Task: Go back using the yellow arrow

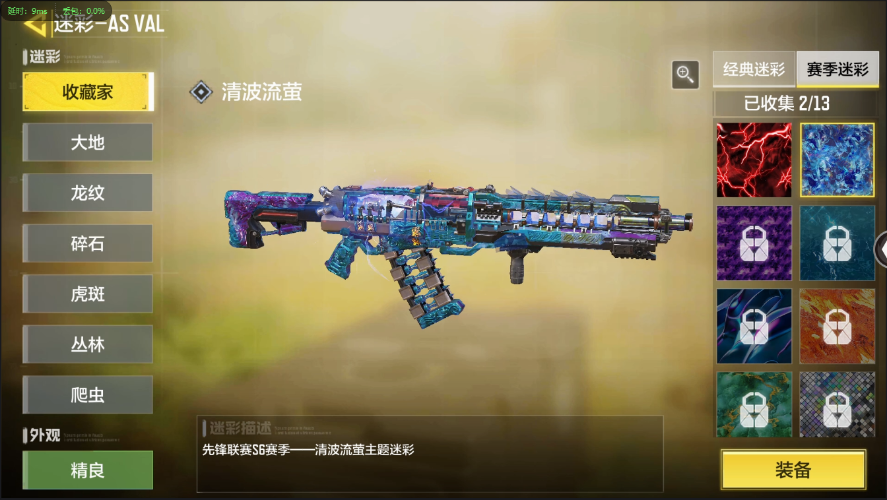Action: coord(35,24)
